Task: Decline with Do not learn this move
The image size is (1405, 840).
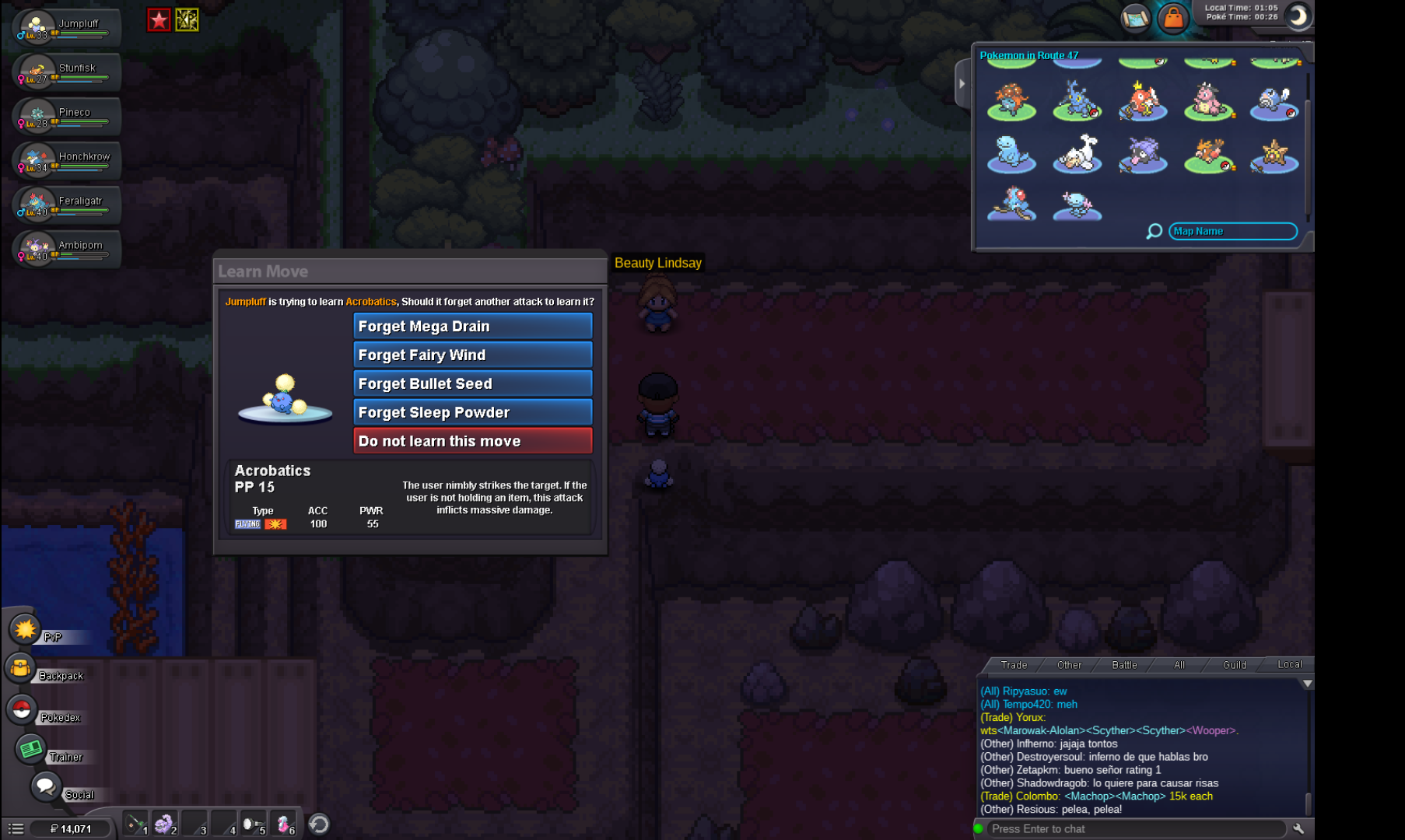Action: pos(472,441)
